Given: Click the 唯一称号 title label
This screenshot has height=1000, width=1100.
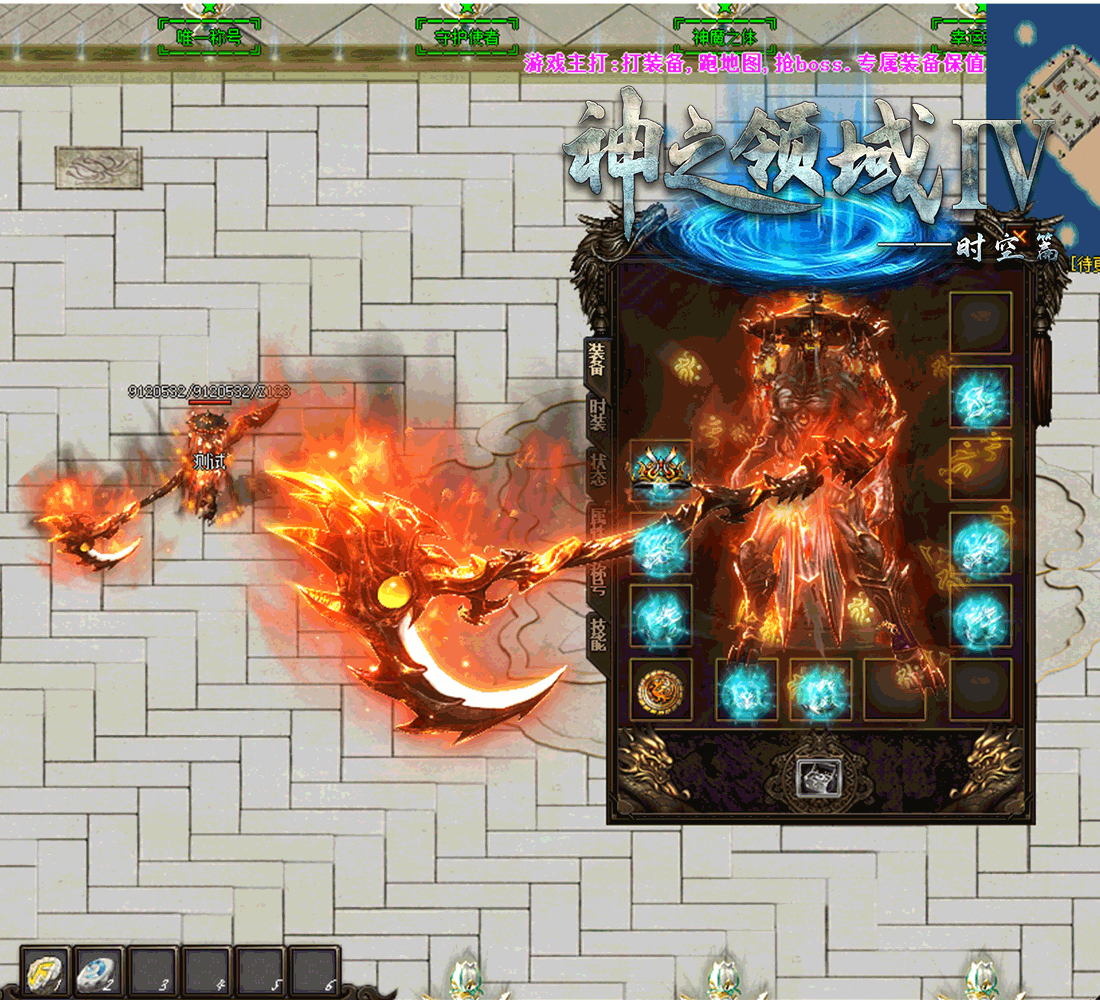Looking at the screenshot, I should point(208,40).
